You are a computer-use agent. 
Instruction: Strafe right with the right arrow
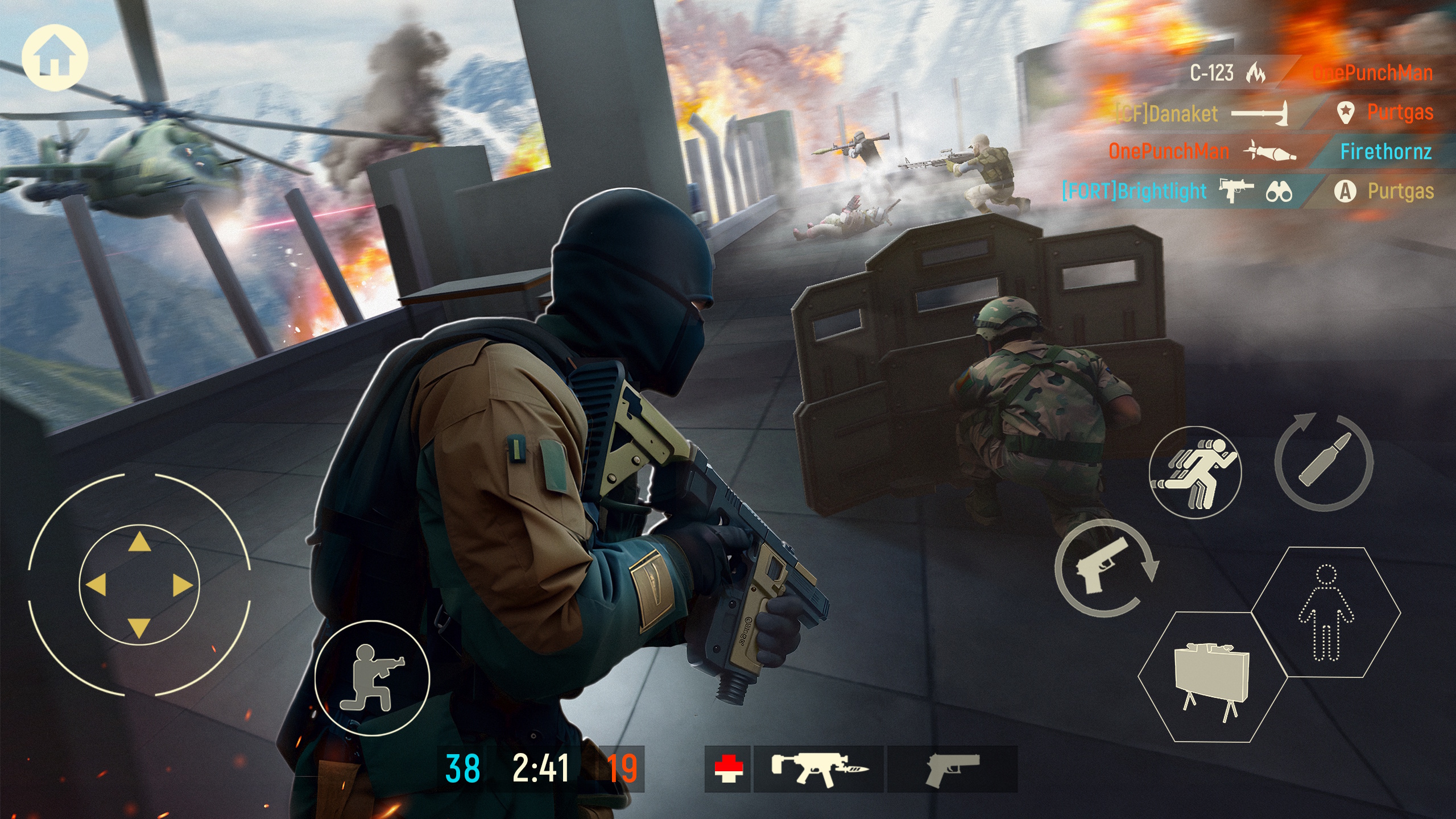tap(182, 585)
